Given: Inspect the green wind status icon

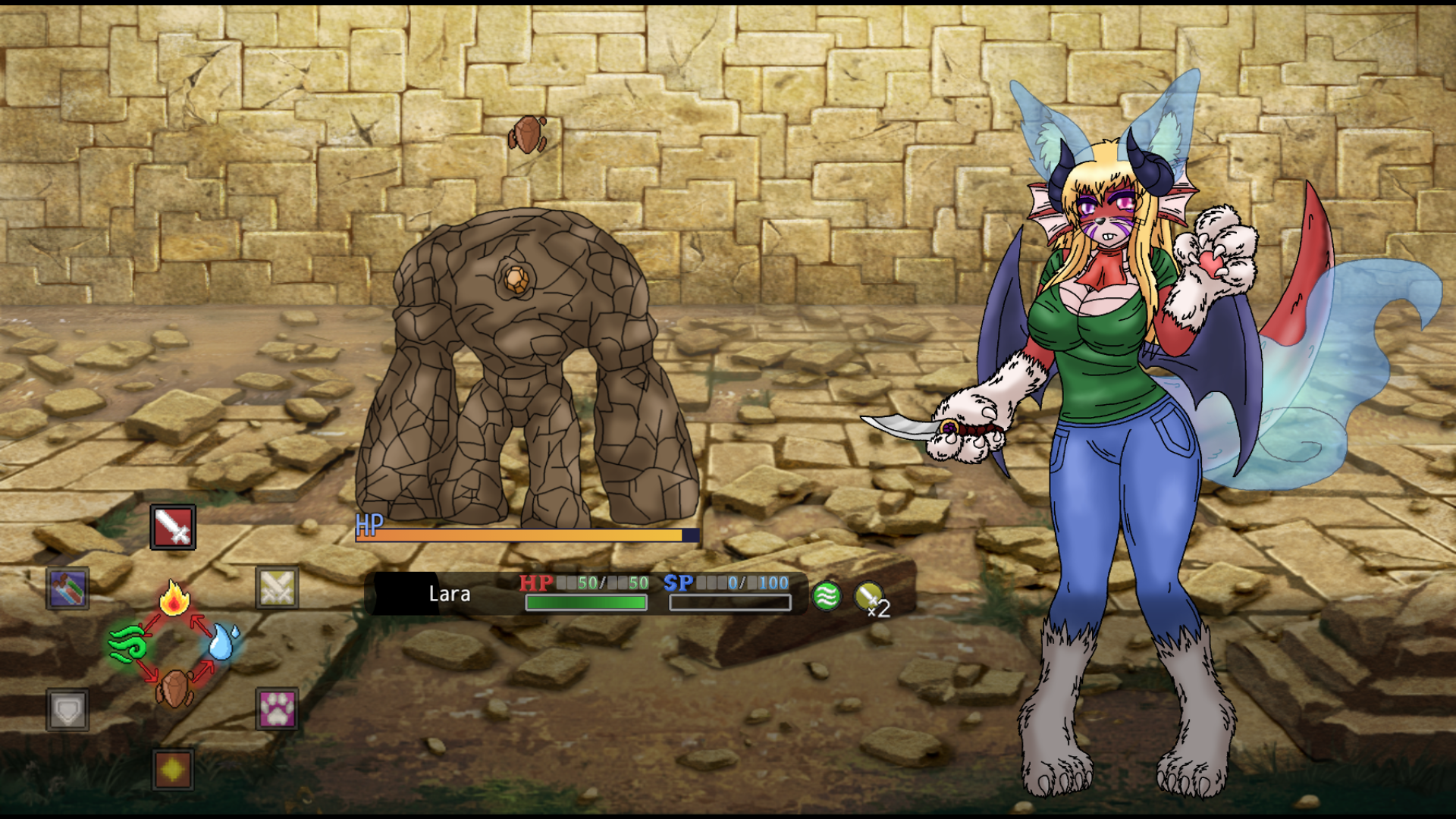Looking at the screenshot, I should click(826, 596).
